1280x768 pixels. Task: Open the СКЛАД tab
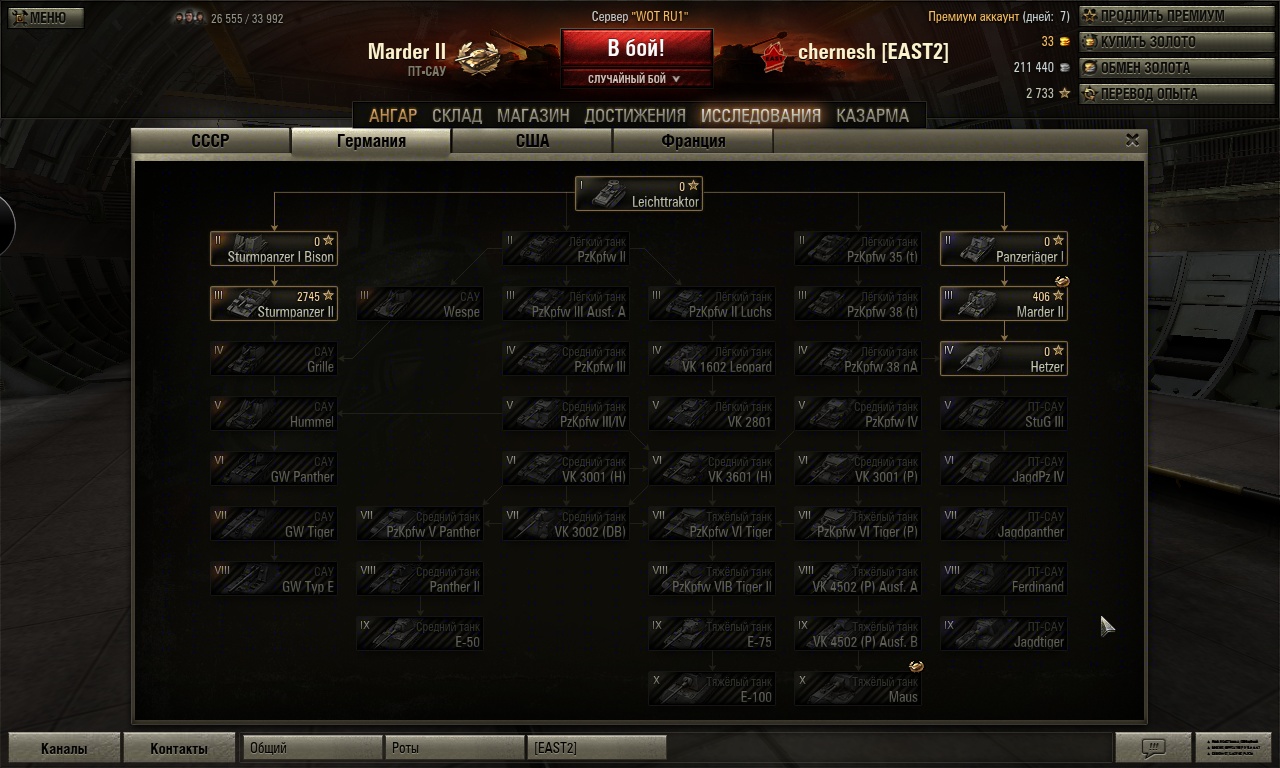[x=458, y=115]
